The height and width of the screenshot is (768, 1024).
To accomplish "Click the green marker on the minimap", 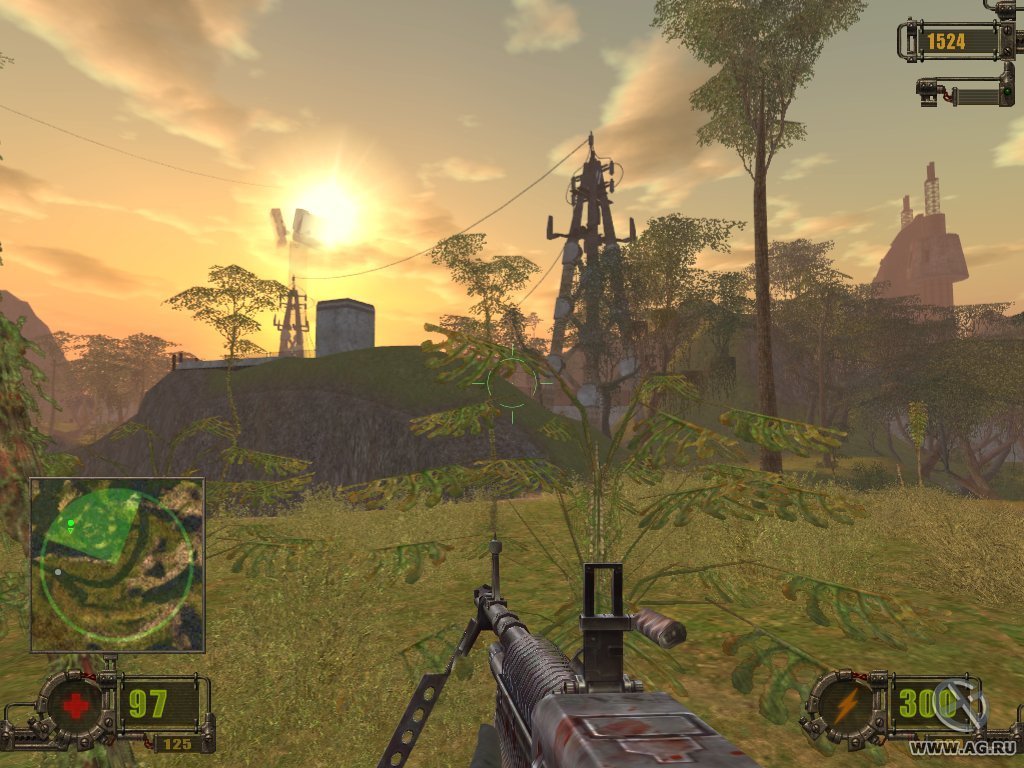I will [x=71, y=523].
